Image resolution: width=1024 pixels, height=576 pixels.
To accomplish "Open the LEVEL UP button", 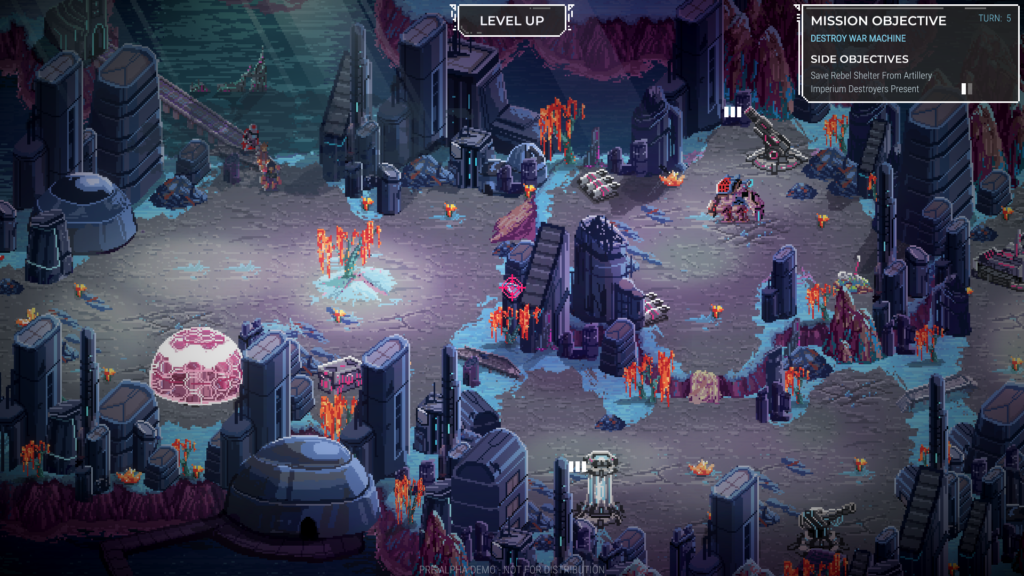I will pos(511,20).
